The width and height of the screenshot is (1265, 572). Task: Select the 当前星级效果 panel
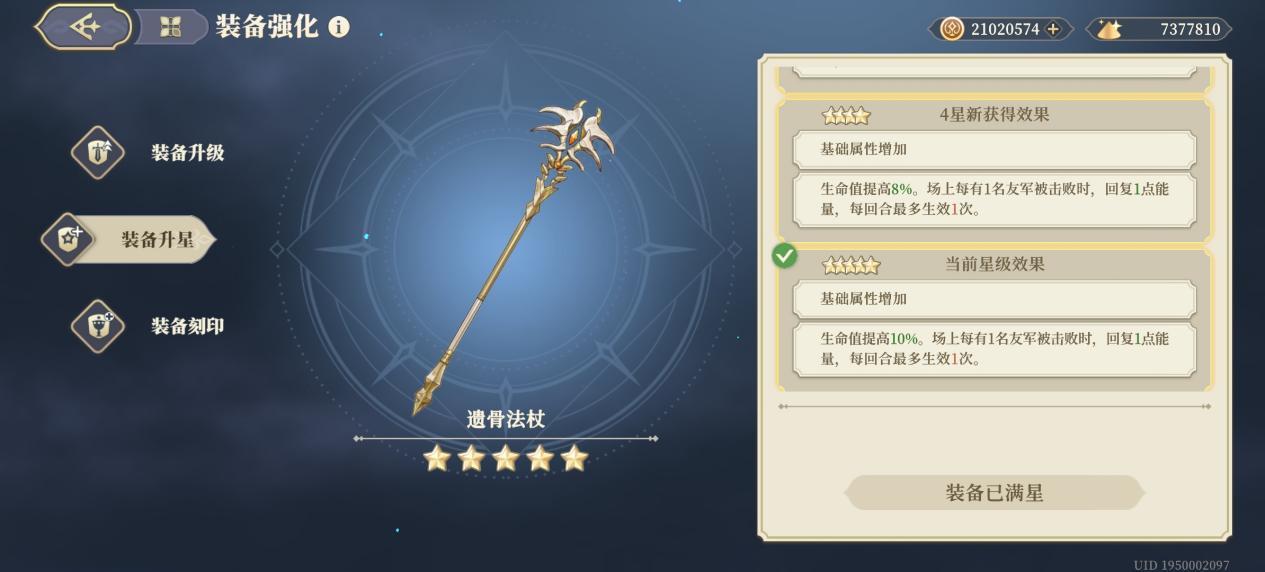[994, 320]
